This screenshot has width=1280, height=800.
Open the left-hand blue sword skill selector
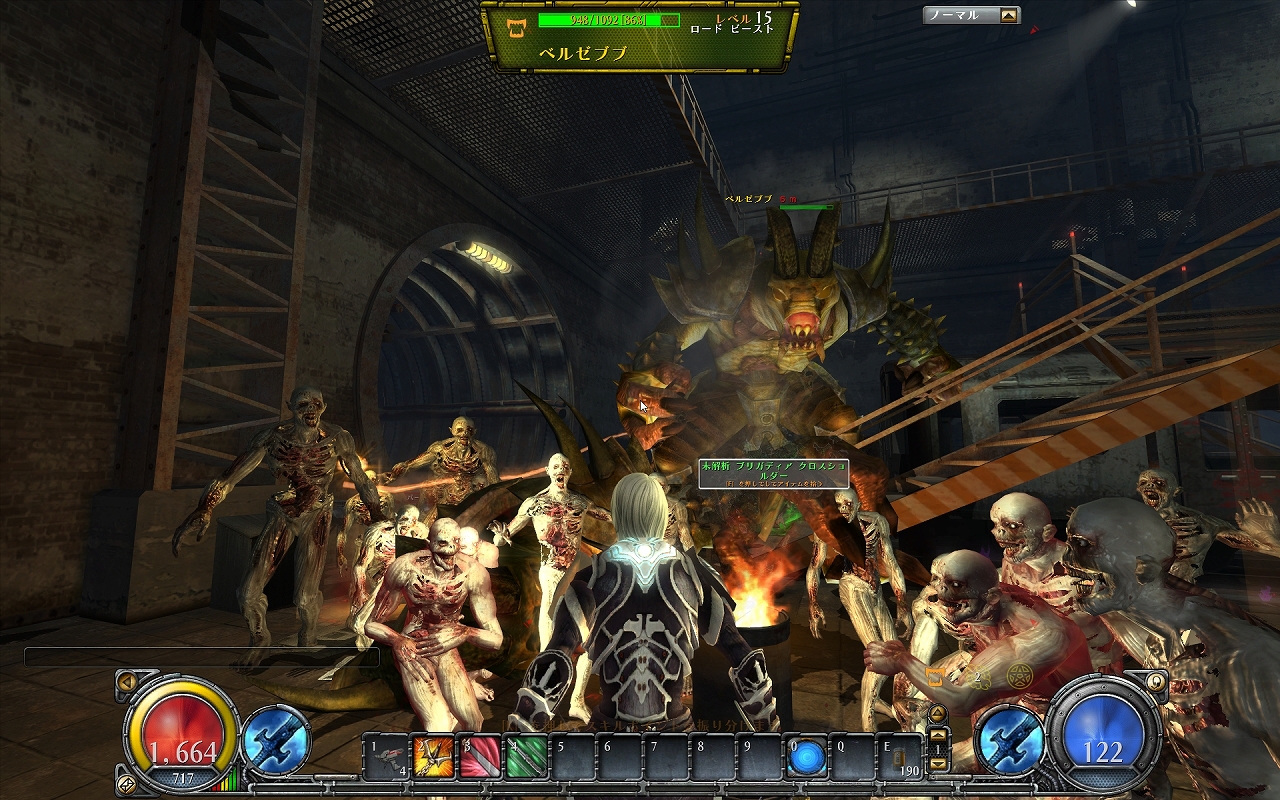click(277, 740)
